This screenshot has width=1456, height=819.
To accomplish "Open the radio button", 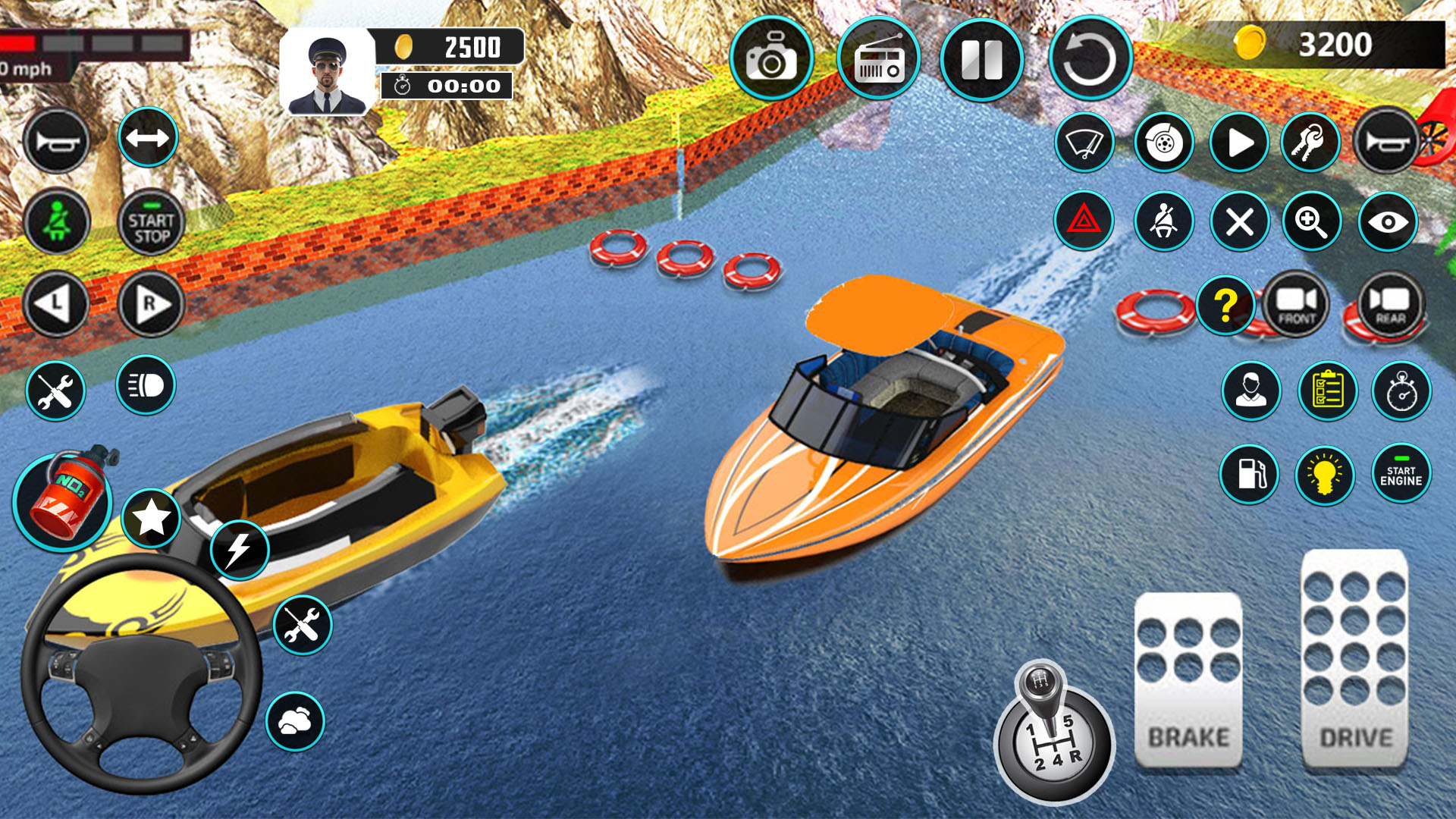I will coord(879,59).
